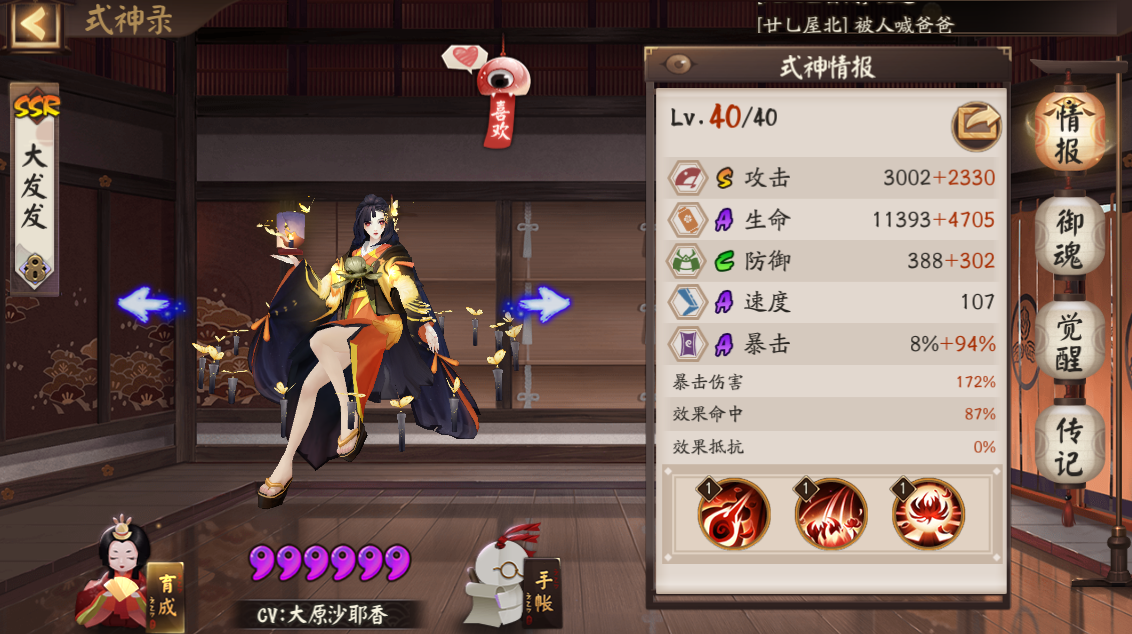Click the share icon beside the level
The image size is (1132, 634).
(975, 123)
